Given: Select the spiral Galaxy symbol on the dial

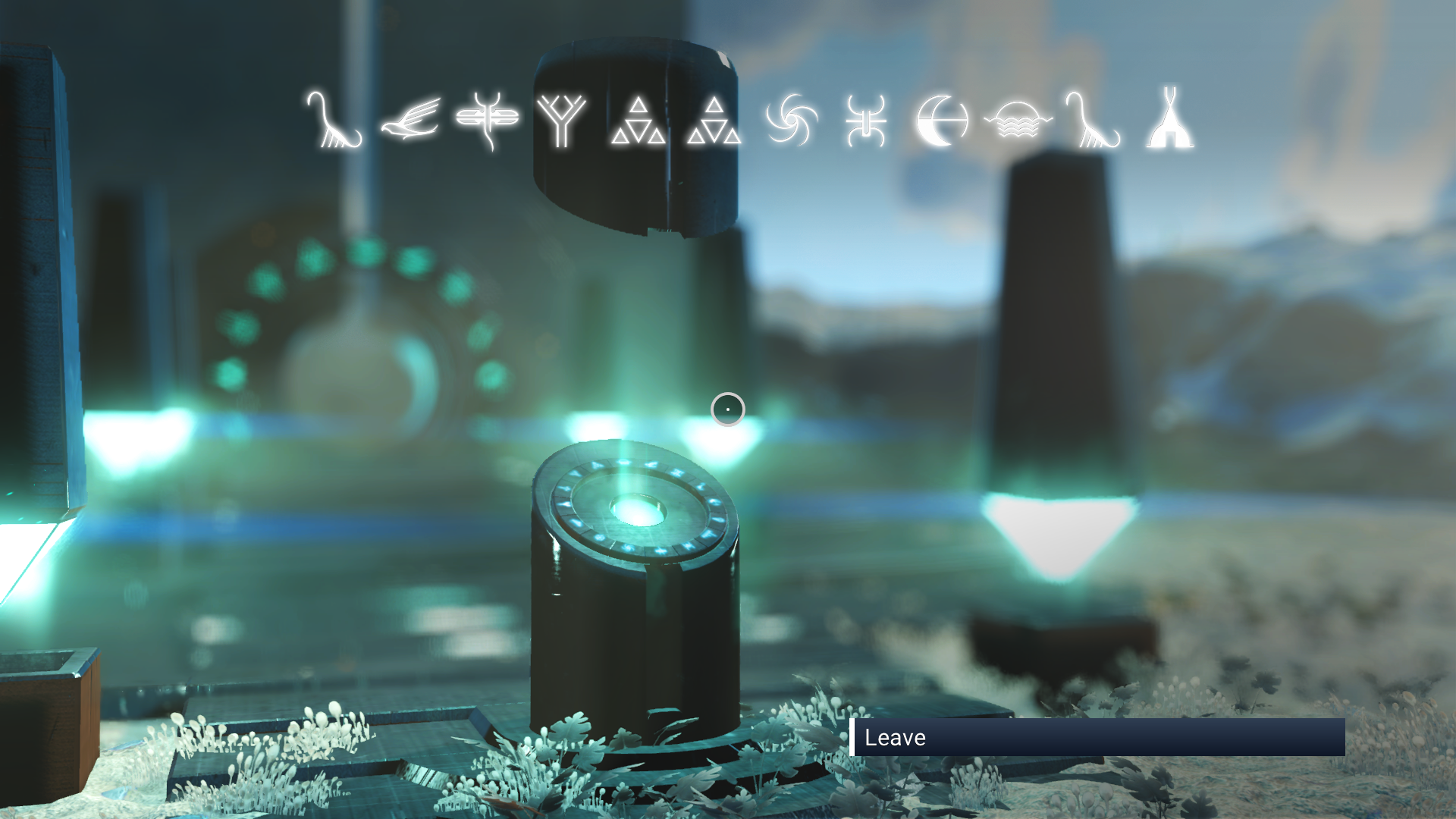Looking at the screenshot, I should click(x=628, y=548).
